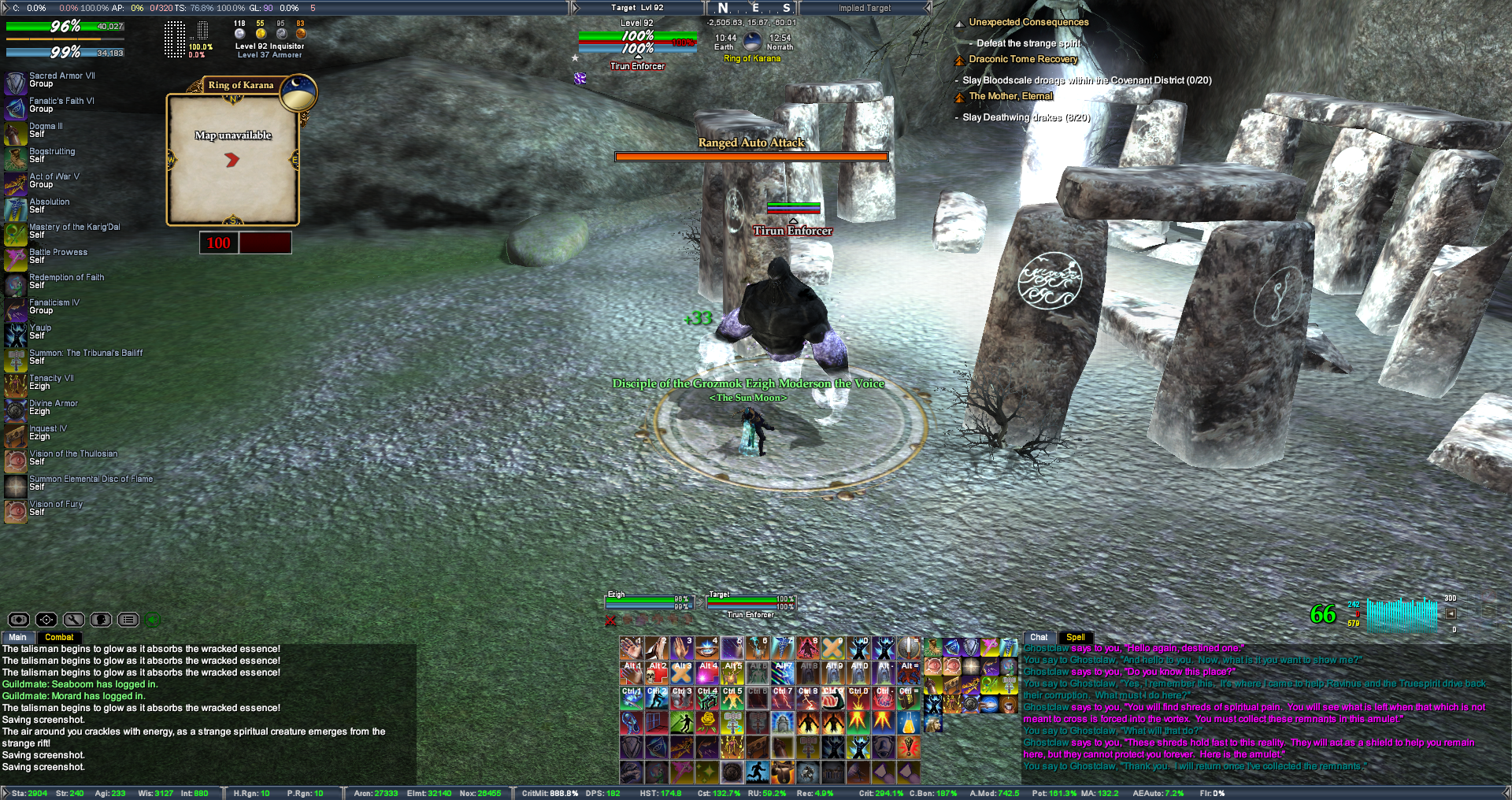Click the Sacred Armor VII buff icon
Screen dimensions: 1512x800
coord(15,80)
